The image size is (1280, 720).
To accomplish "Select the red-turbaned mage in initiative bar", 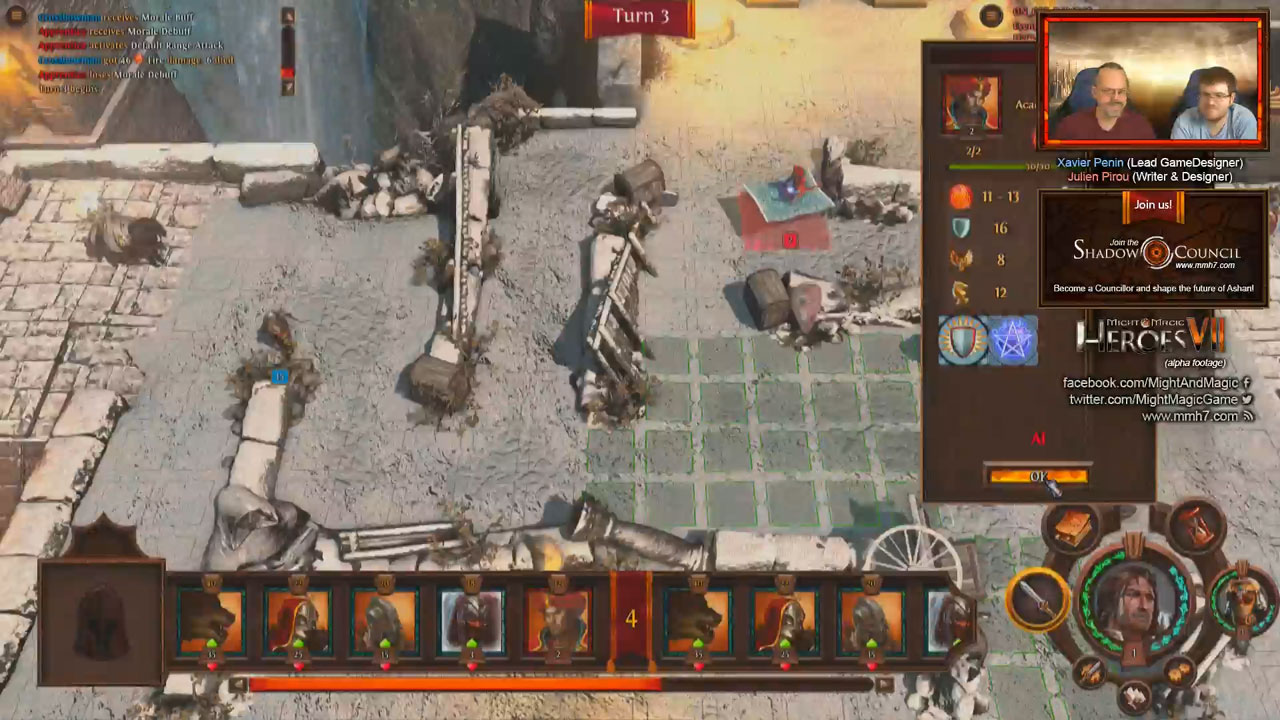I will tap(558, 621).
